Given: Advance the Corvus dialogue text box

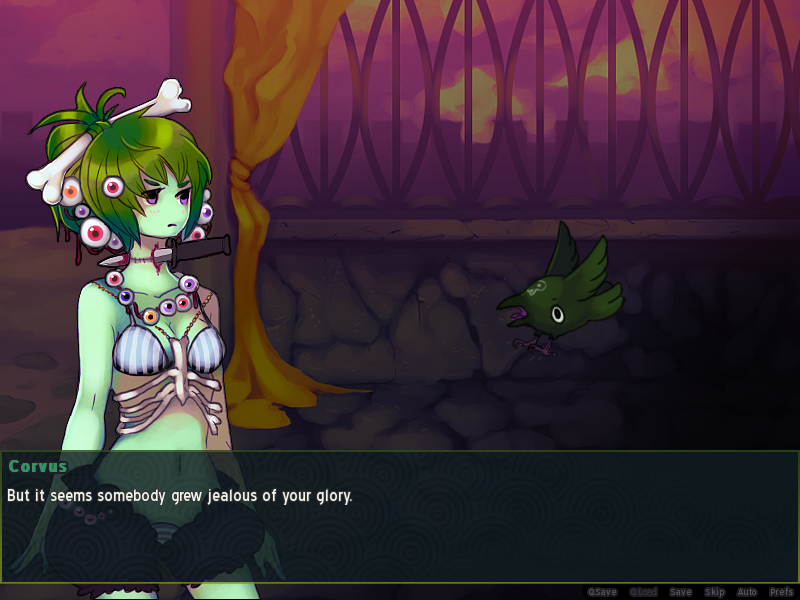Looking at the screenshot, I should click(400, 515).
